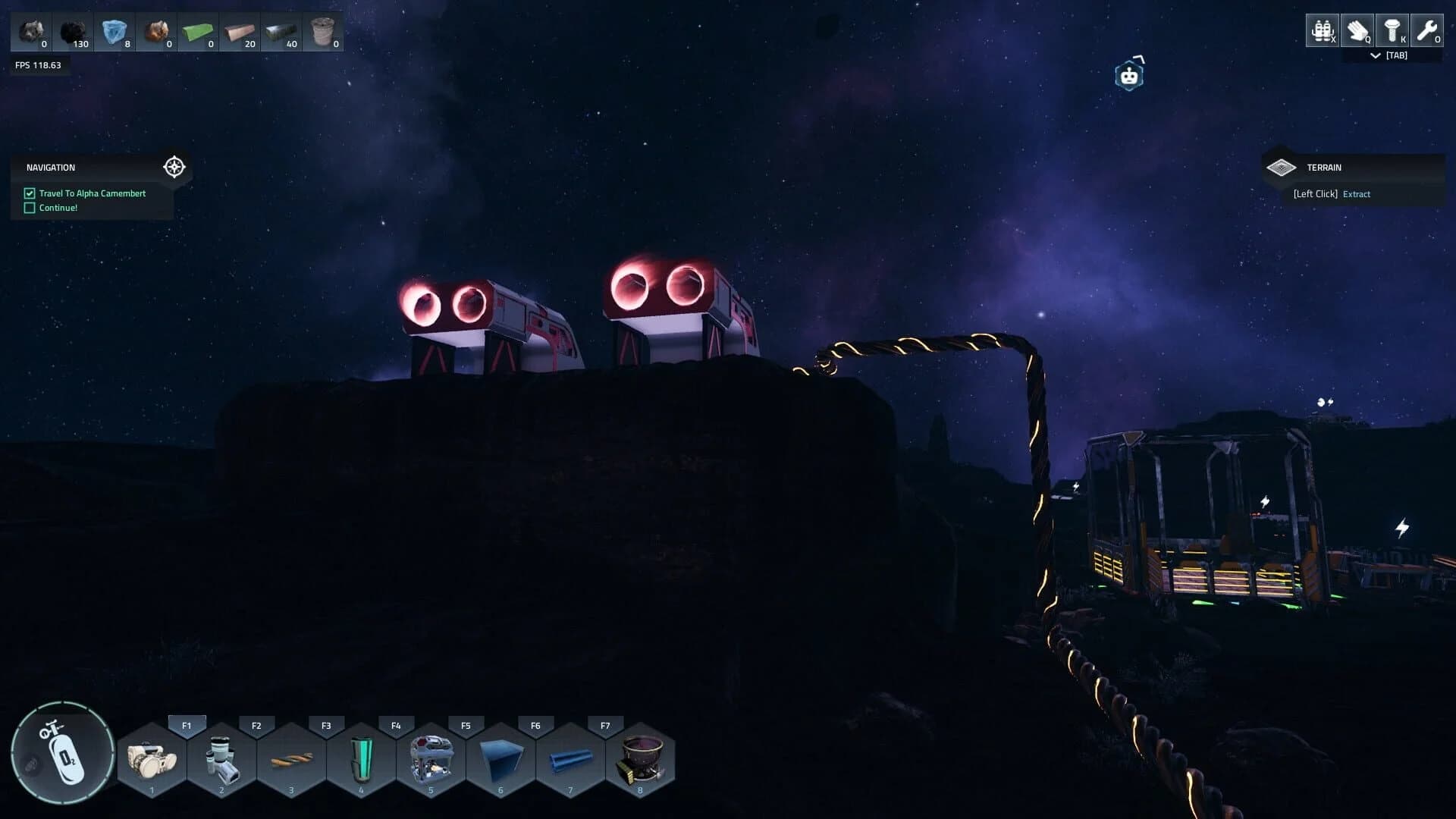Screen dimensions: 1456x819
Task: Uncheck the Travel To Alpha Camembert objective
Action: click(x=29, y=193)
